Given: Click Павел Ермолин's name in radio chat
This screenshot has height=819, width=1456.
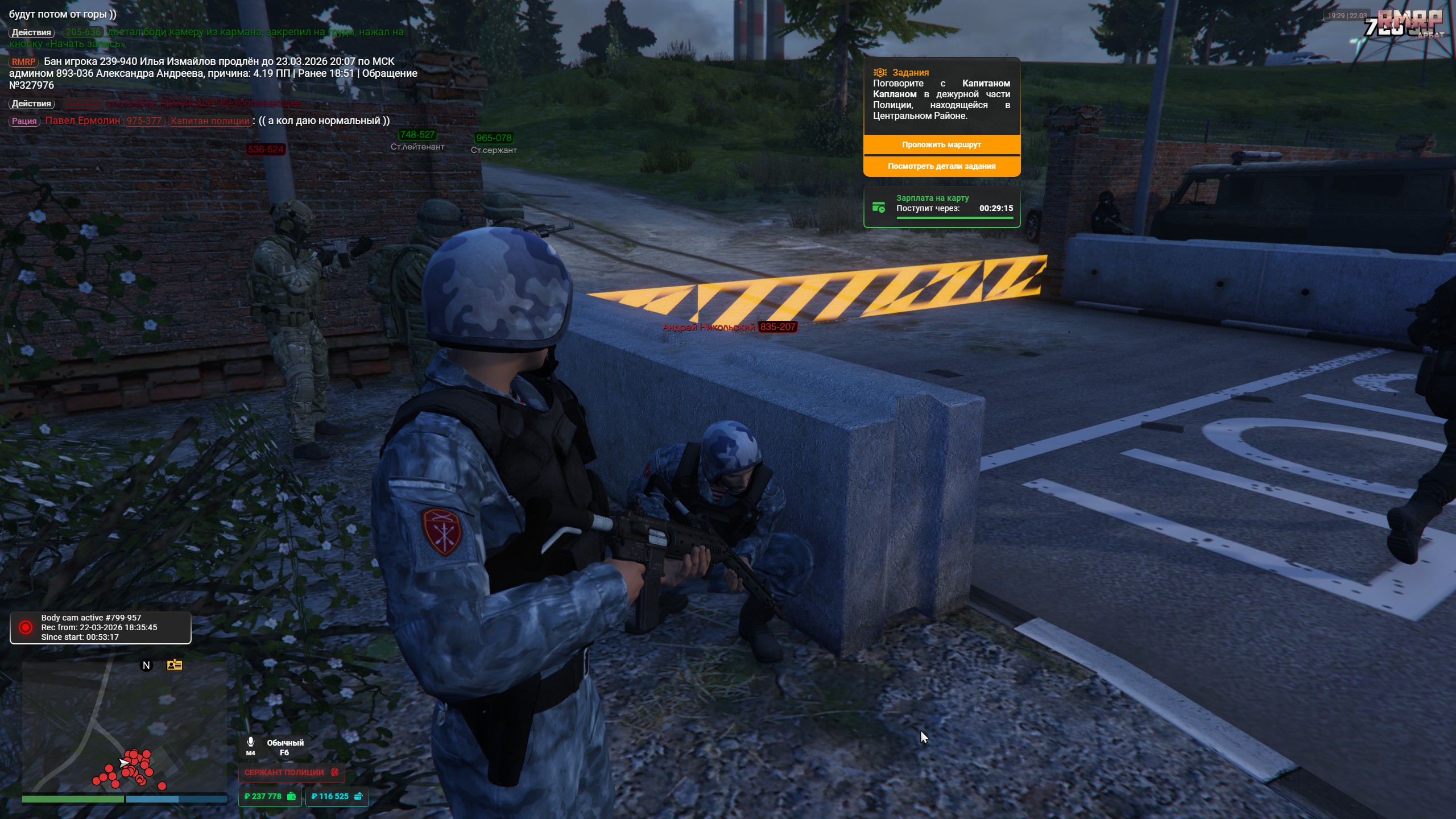Looking at the screenshot, I should pos(82,121).
